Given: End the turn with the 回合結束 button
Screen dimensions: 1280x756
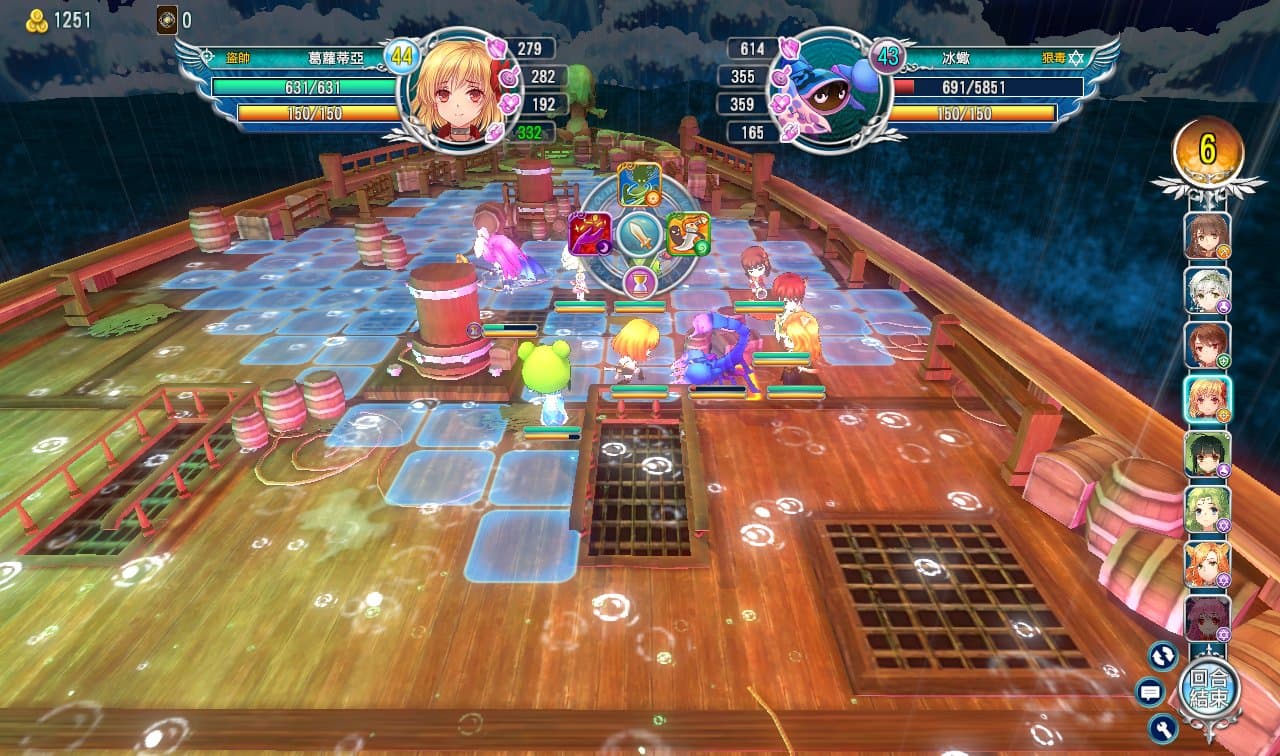Looking at the screenshot, I should pyautogui.click(x=1208, y=689).
